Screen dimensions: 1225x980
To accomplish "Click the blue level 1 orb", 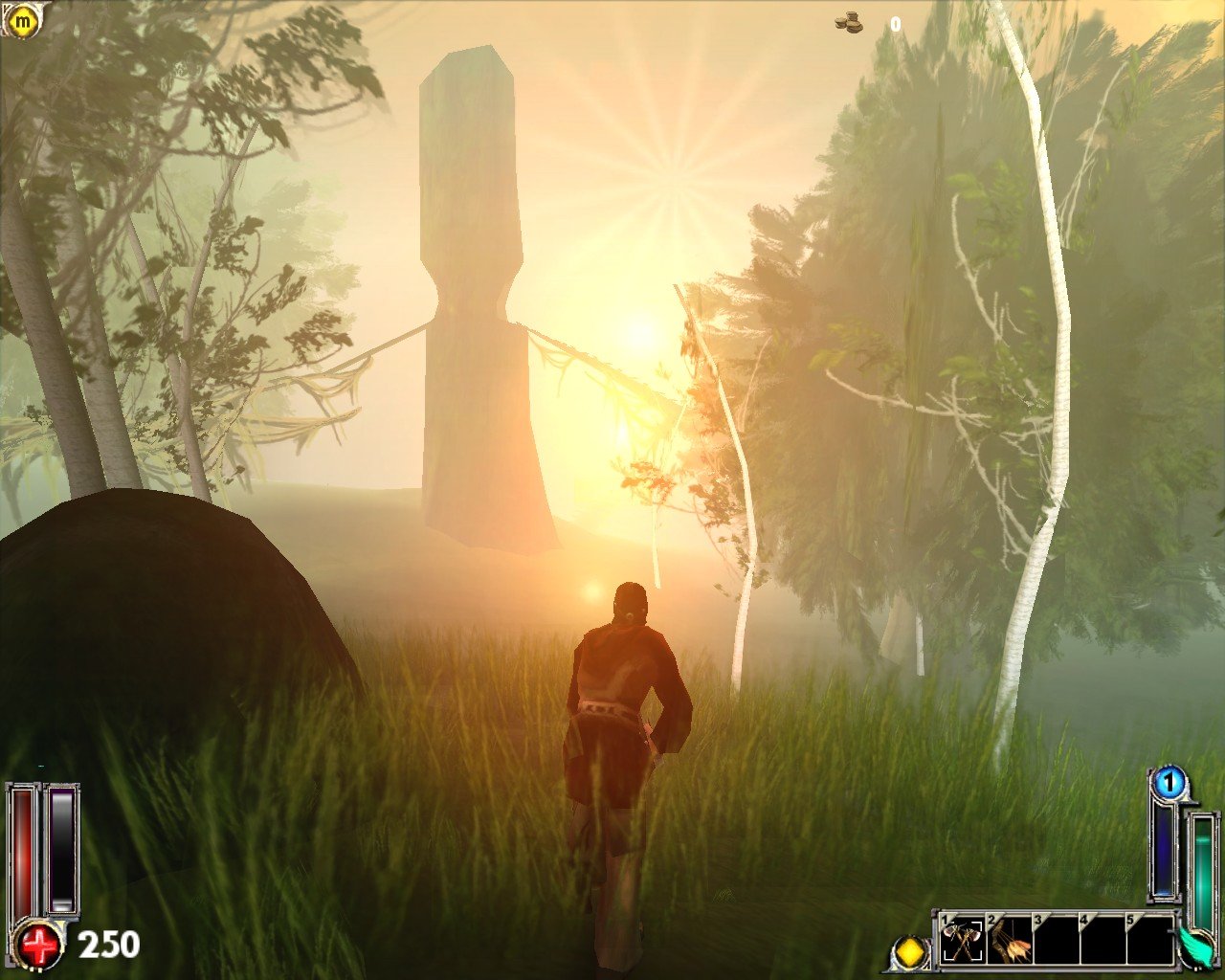I will (1168, 784).
